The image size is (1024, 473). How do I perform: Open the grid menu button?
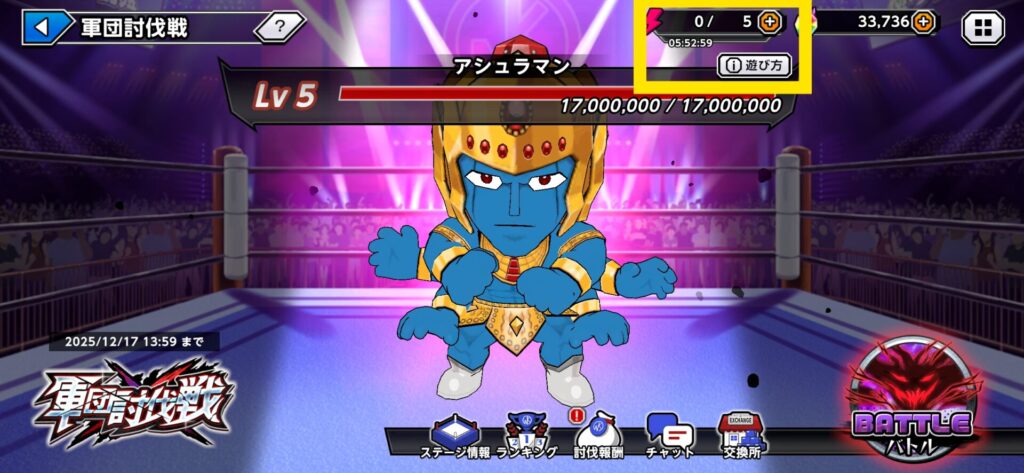pyautogui.click(x=982, y=27)
